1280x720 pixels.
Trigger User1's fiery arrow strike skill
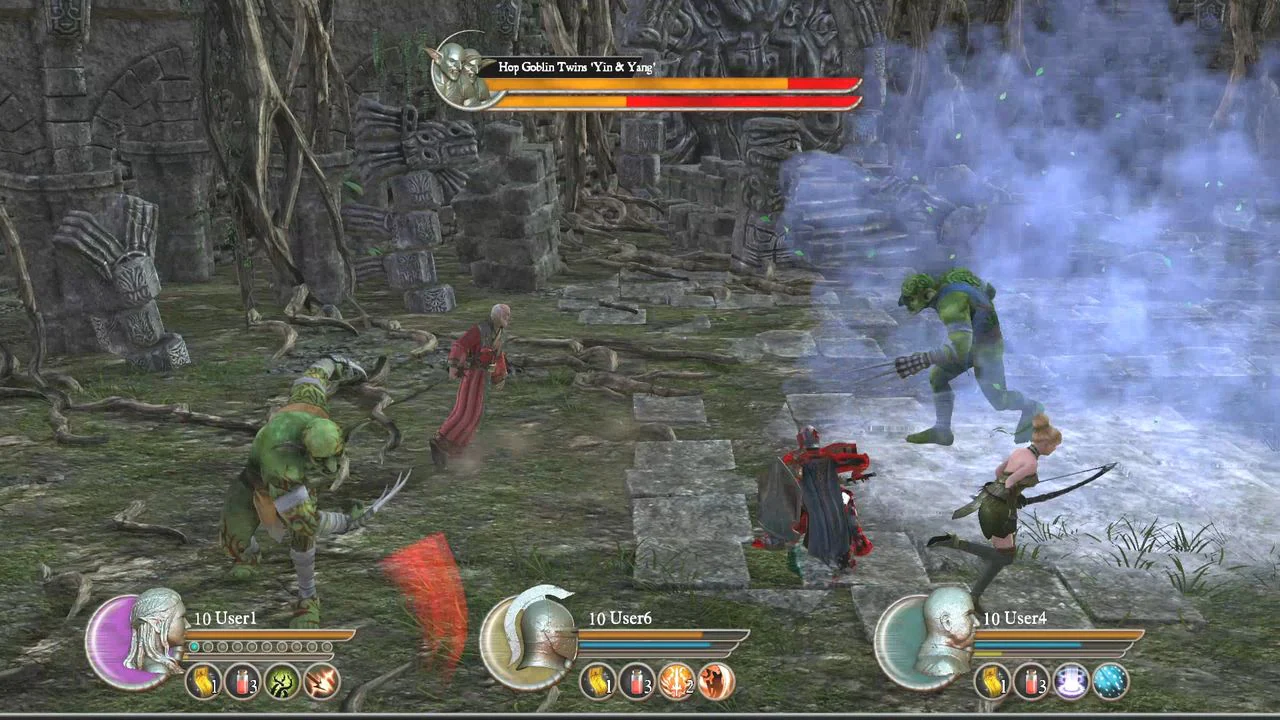click(x=322, y=683)
